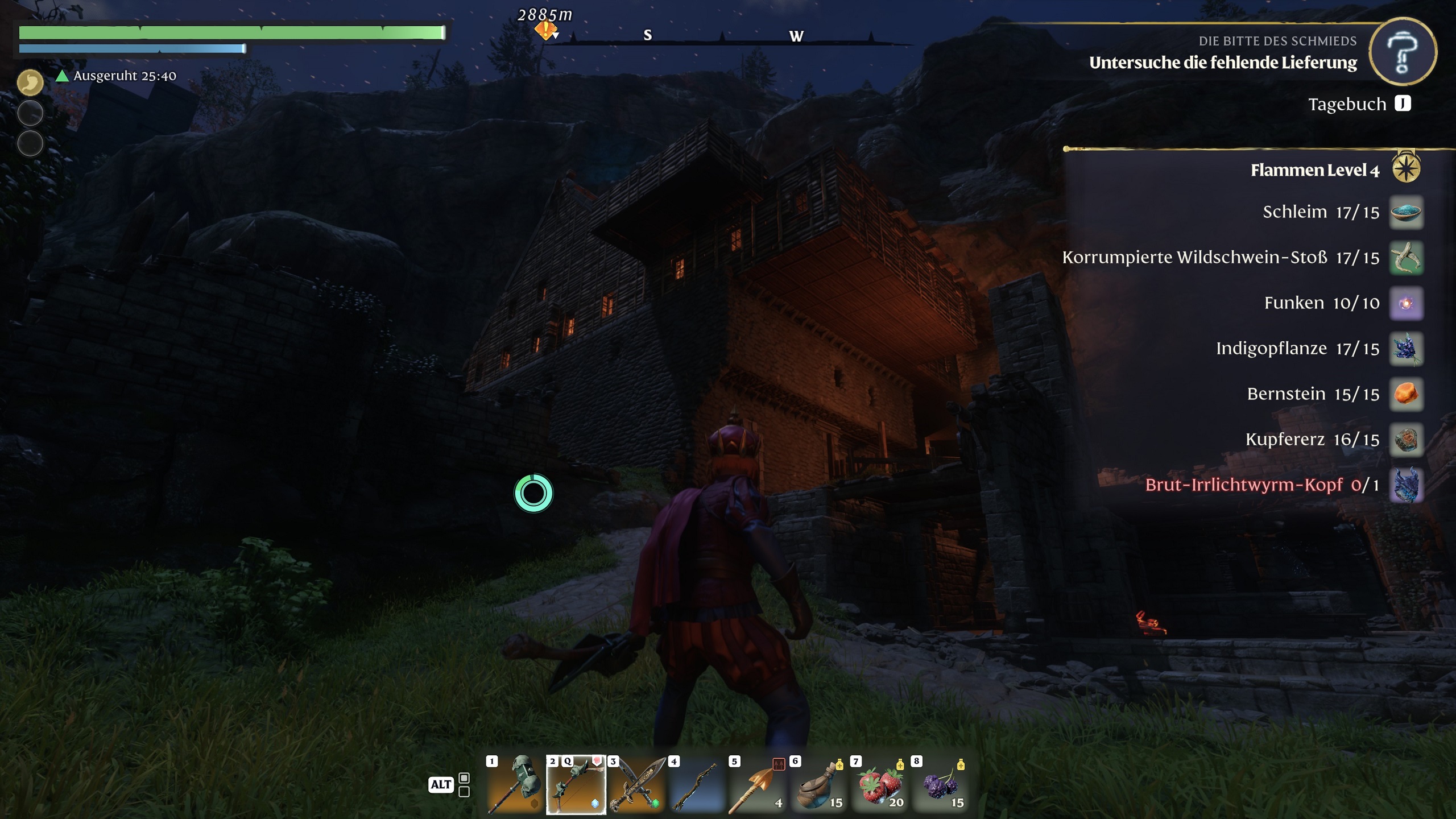Screen dimensions: 1456x819
Task: Eat strawberries from hotbar slot 7
Action: pyautogui.click(x=880, y=785)
